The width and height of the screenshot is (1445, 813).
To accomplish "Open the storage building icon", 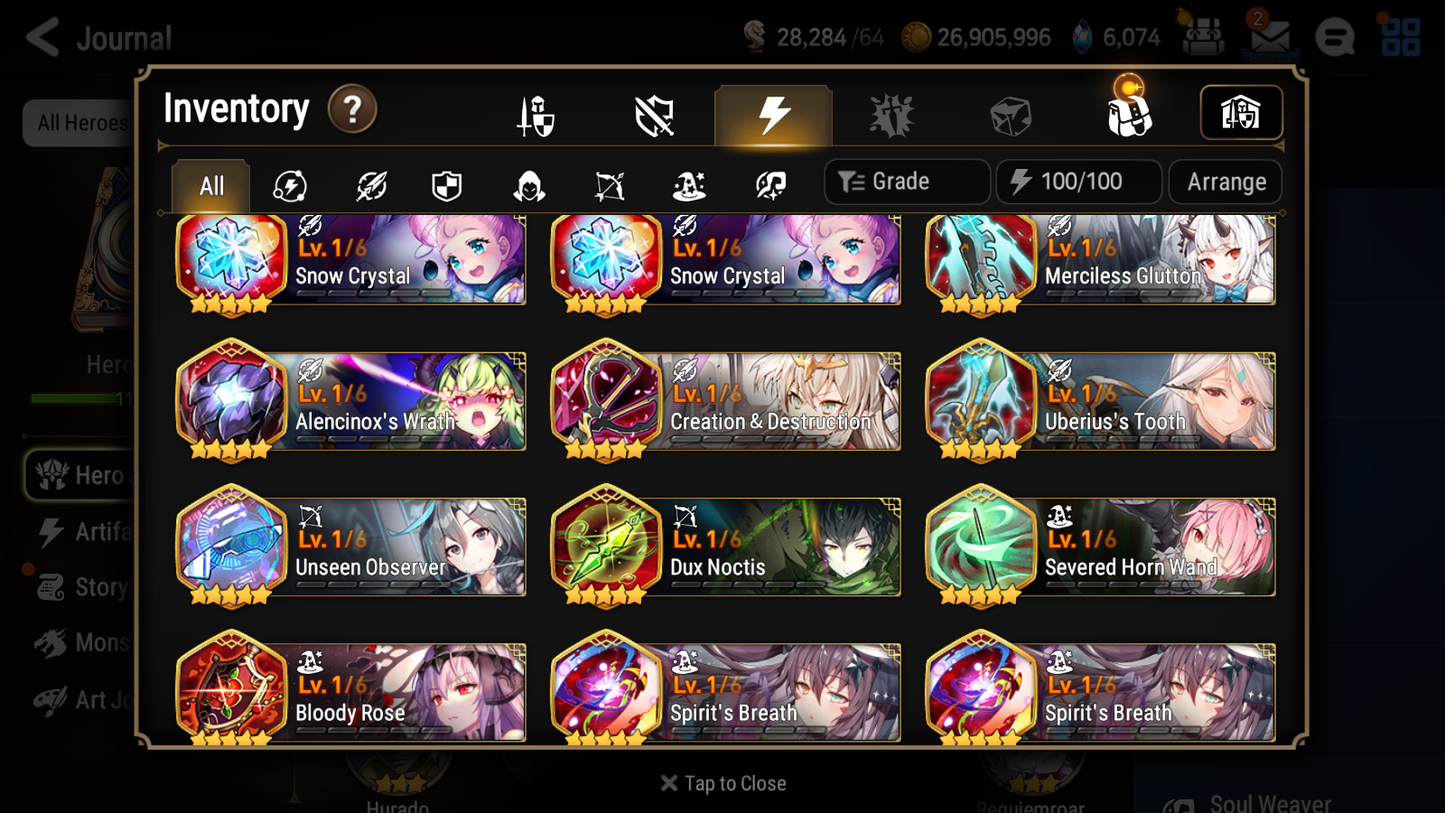I will point(1240,113).
